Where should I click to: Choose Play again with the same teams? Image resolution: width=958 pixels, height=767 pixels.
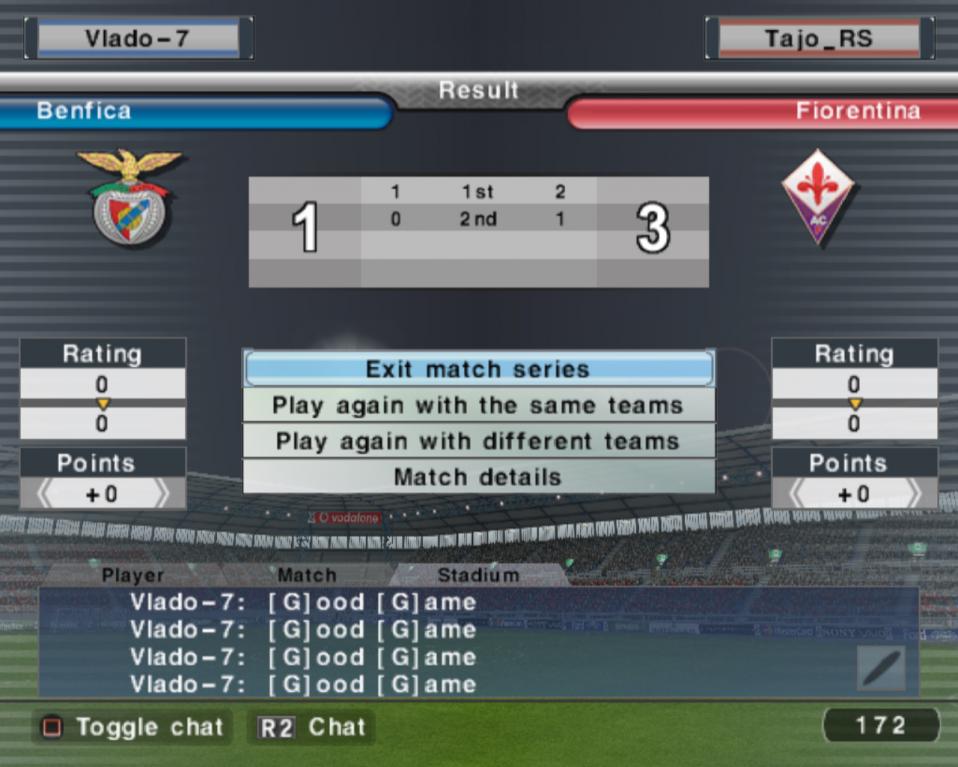tap(478, 406)
